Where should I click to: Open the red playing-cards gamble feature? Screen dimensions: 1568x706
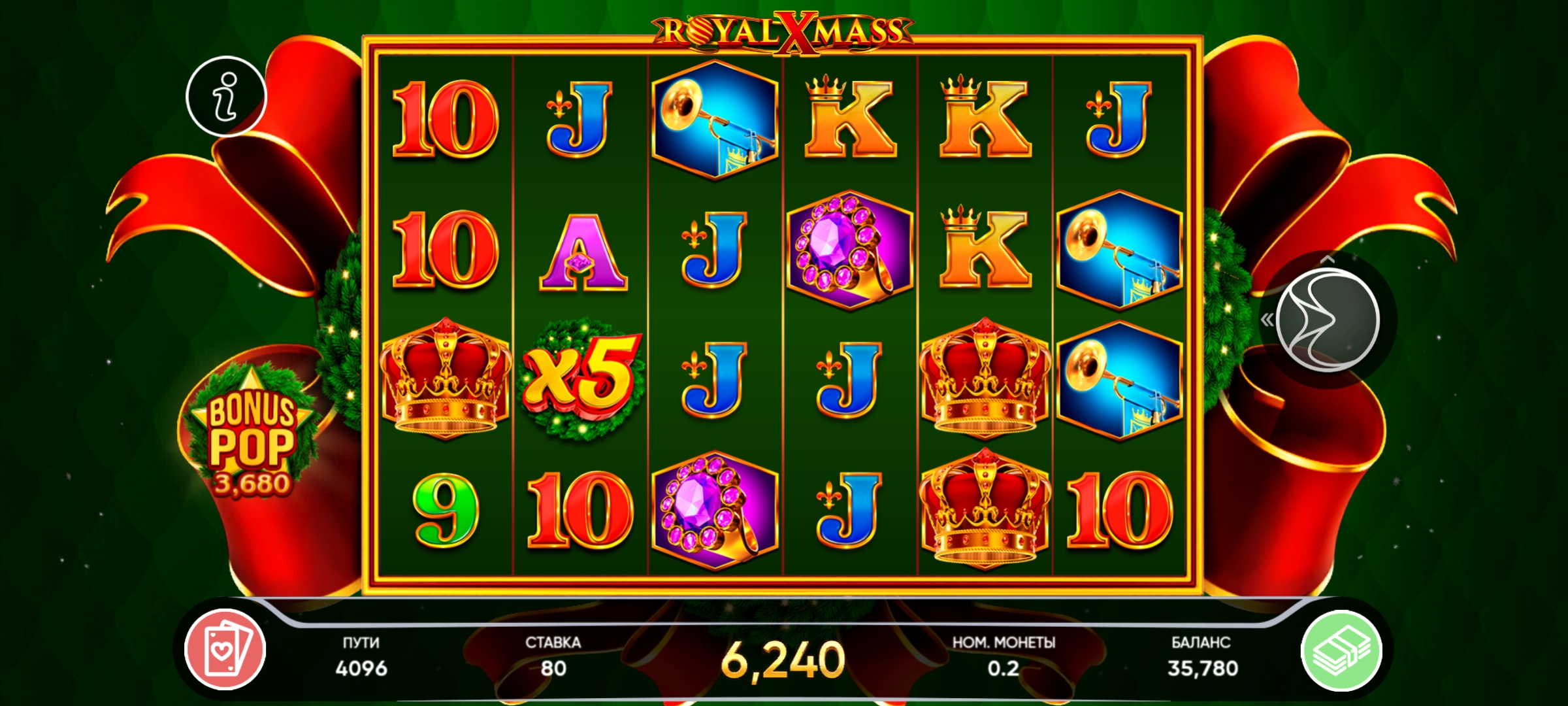tap(225, 649)
